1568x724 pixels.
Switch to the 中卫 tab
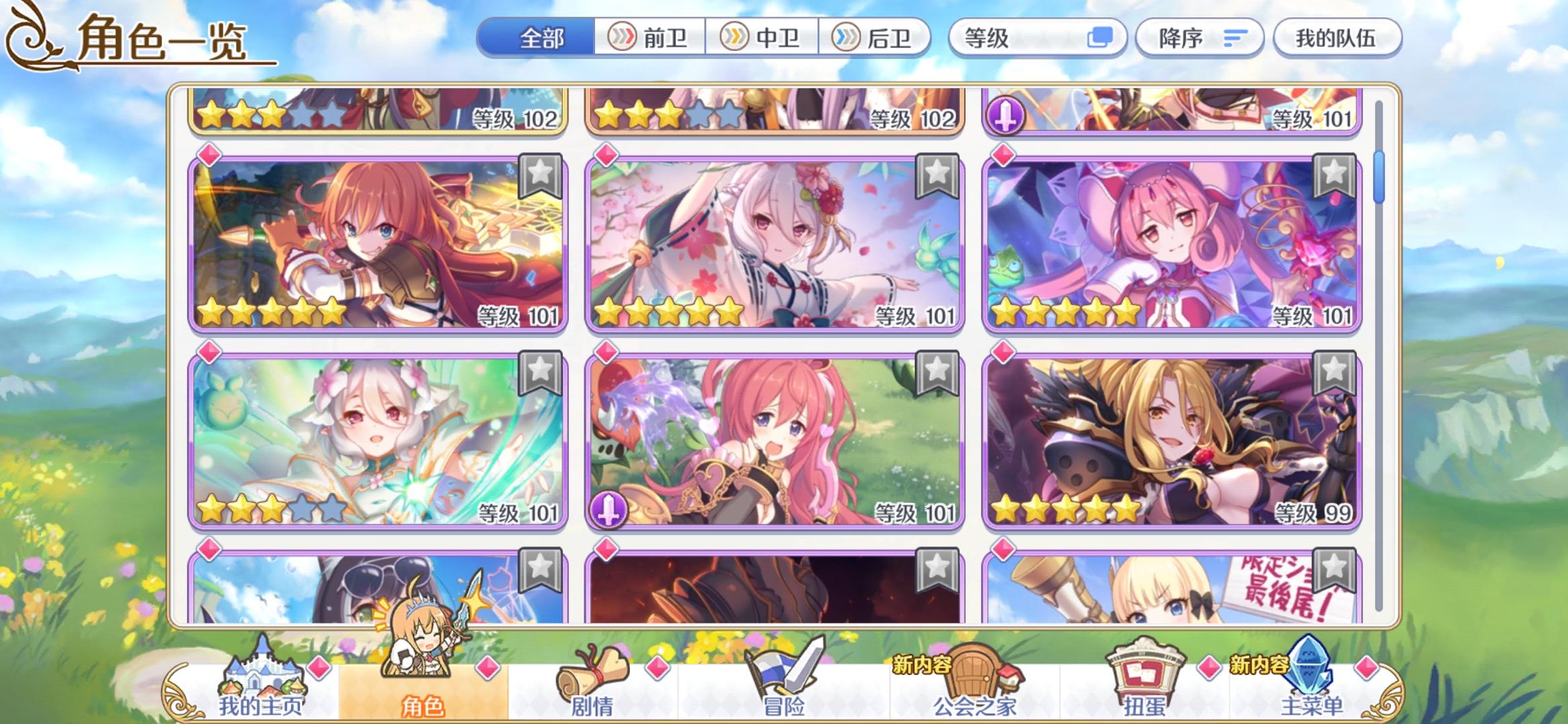[x=761, y=38]
